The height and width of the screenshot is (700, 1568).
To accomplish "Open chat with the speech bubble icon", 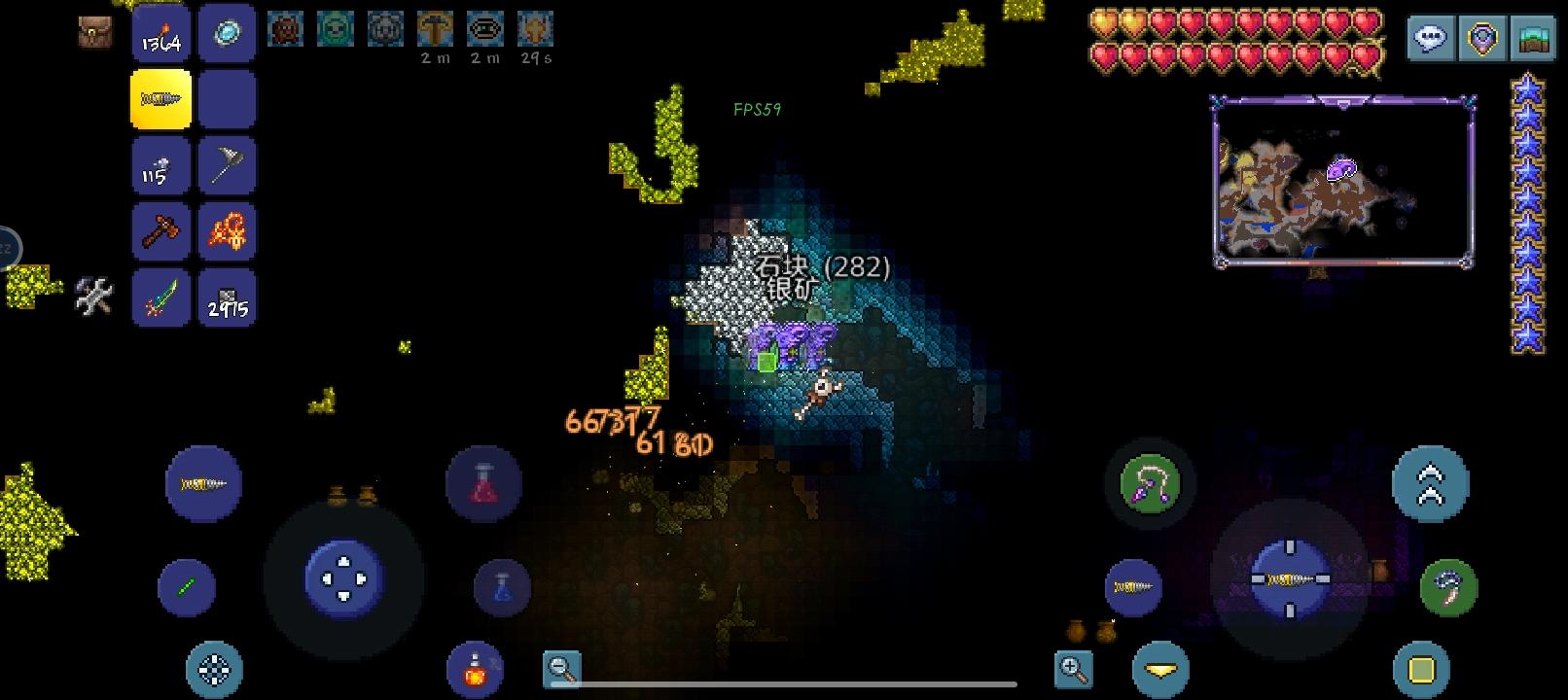I will coord(1431,37).
